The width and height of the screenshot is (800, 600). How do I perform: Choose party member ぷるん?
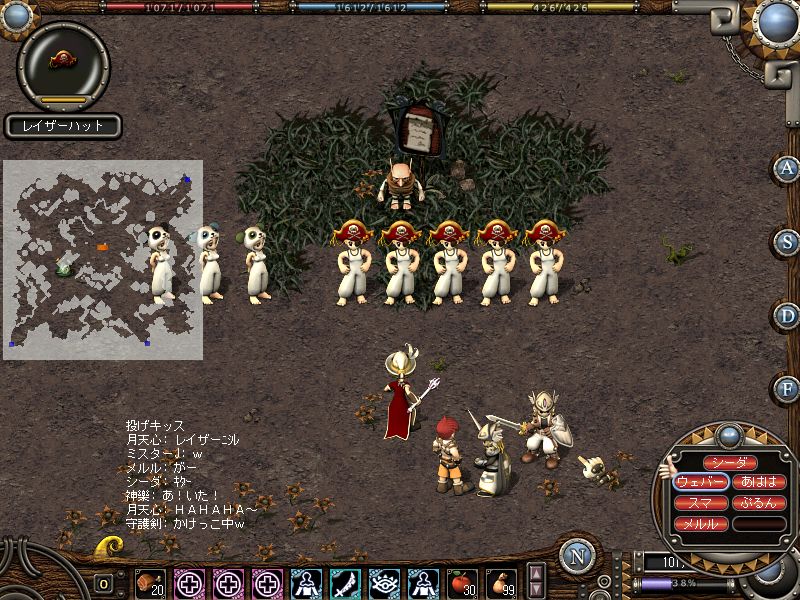click(759, 503)
